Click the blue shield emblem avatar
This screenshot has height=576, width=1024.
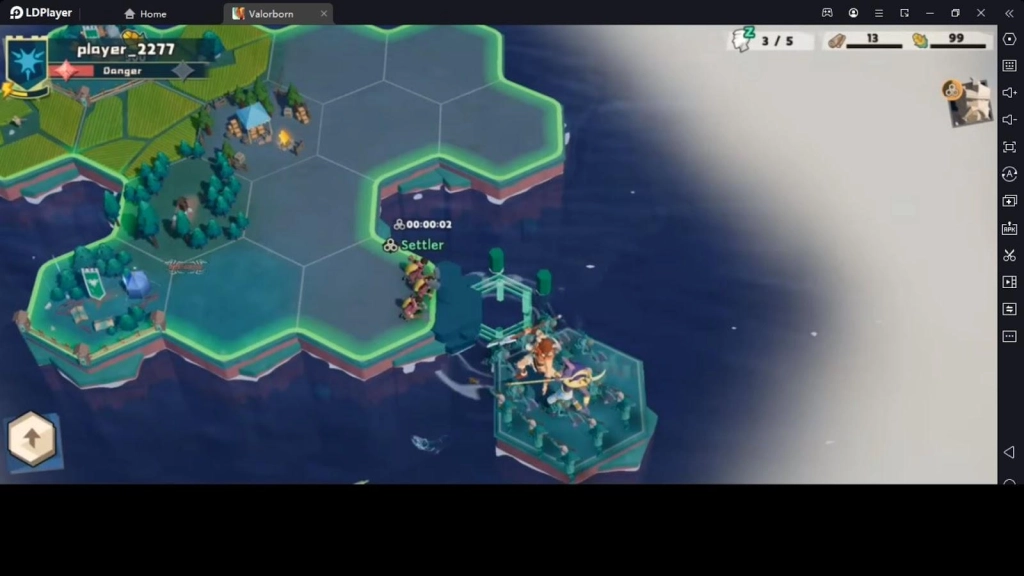[26, 62]
